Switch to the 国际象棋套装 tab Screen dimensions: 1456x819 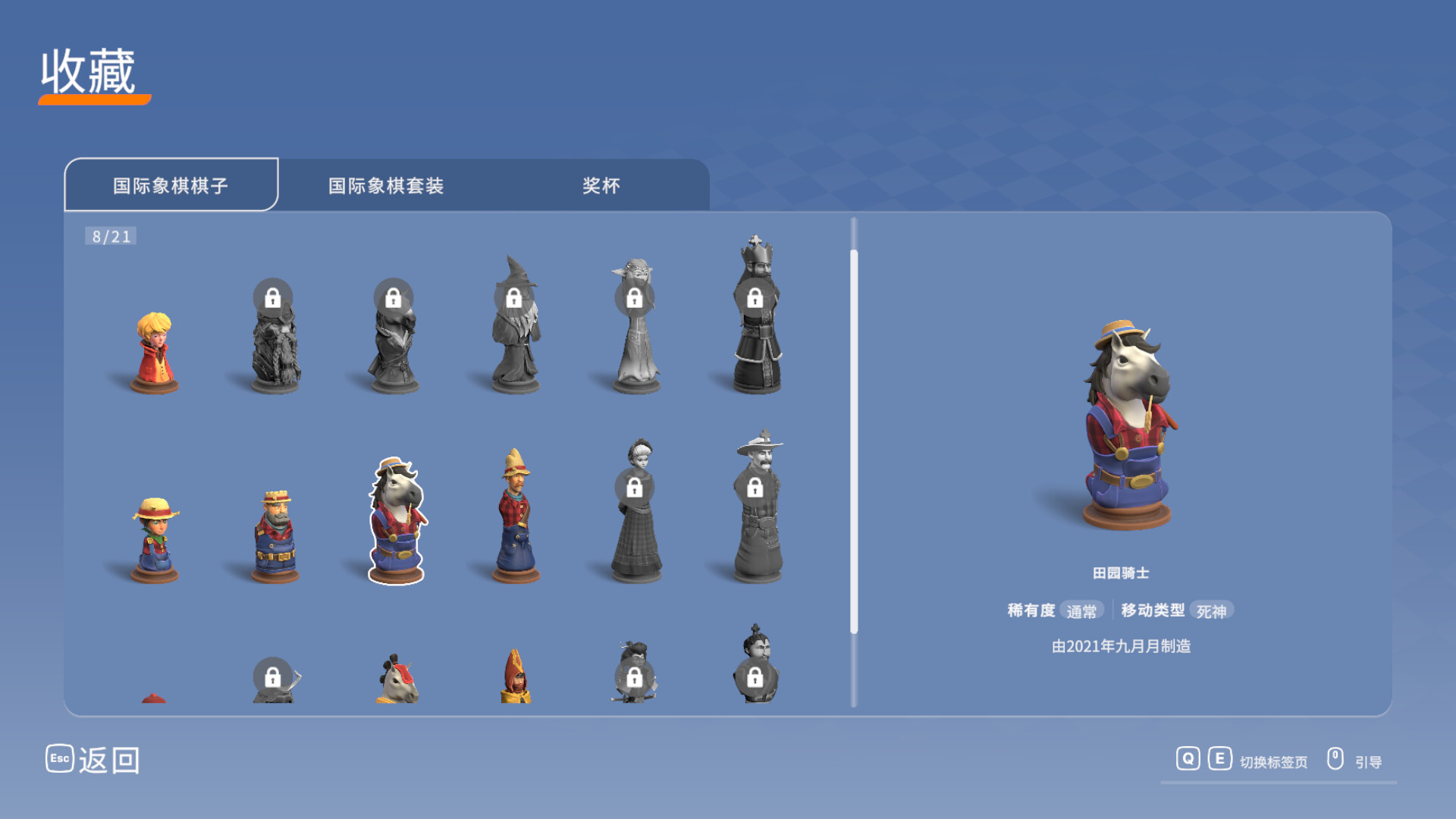pyautogui.click(x=387, y=185)
